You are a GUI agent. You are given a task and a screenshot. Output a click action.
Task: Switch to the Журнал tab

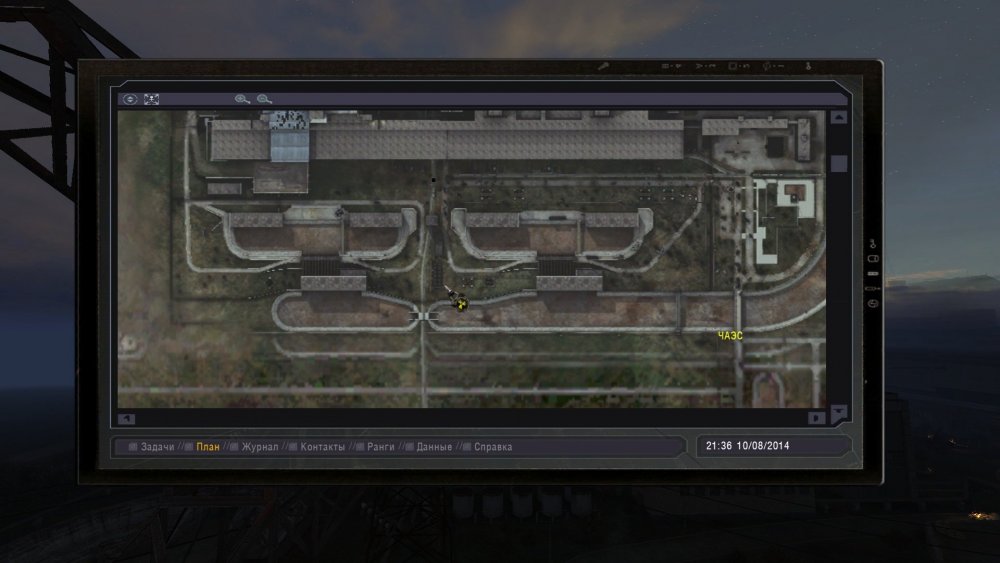click(x=259, y=447)
